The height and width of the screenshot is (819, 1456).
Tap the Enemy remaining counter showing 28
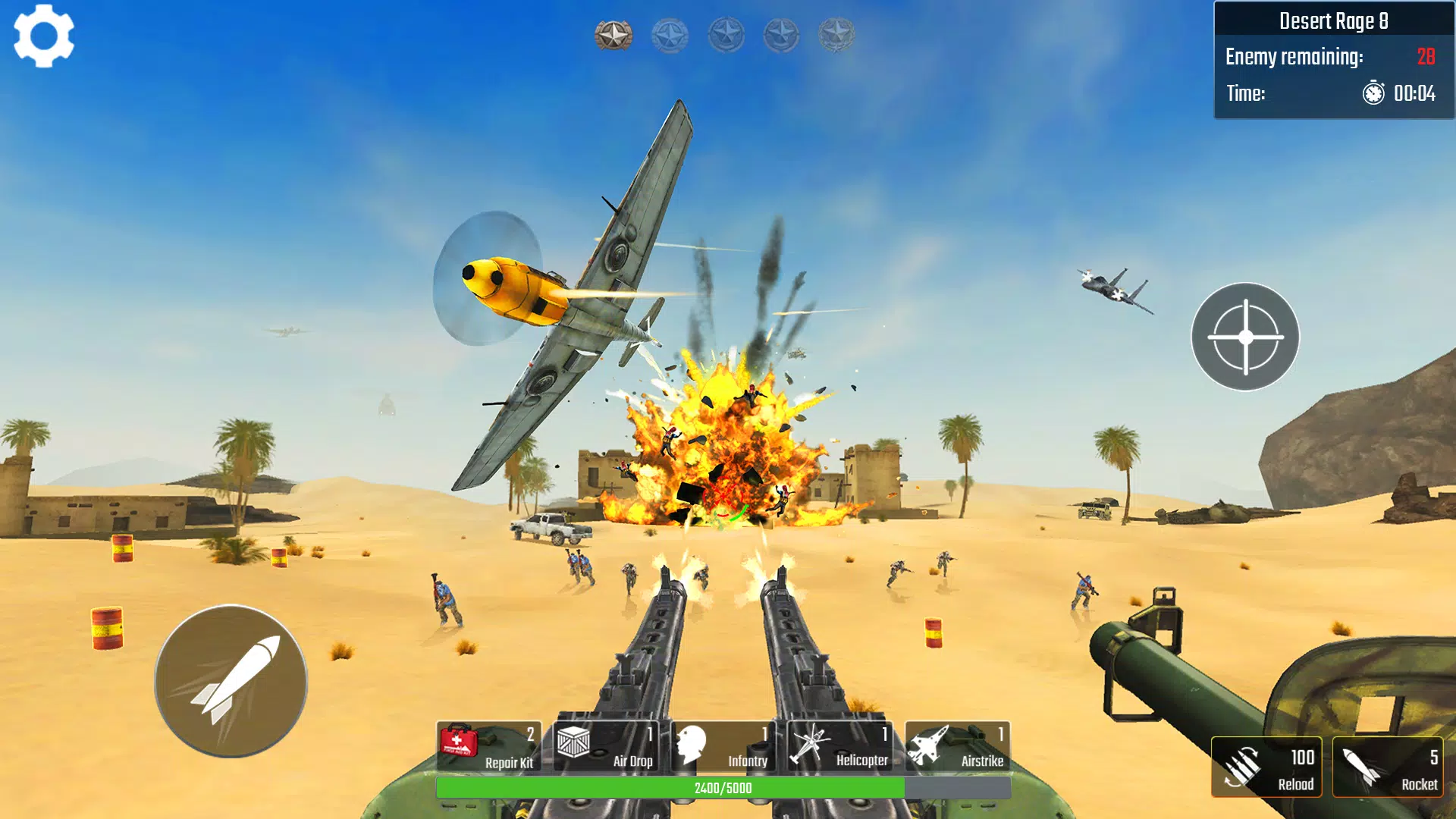[x=1426, y=56]
